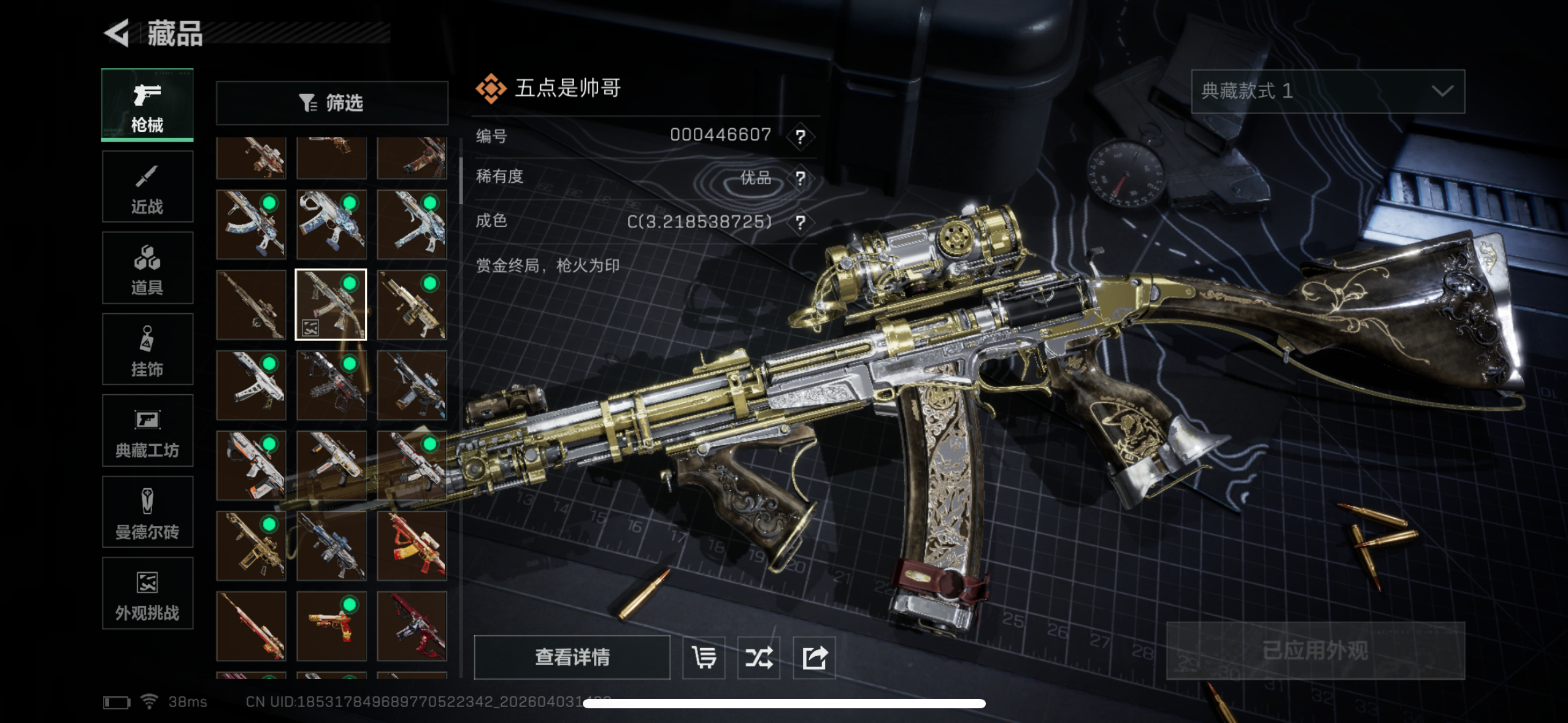Click the 筛选 filter button
The height and width of the screenshot is (723, 1568).
point(332,103)
